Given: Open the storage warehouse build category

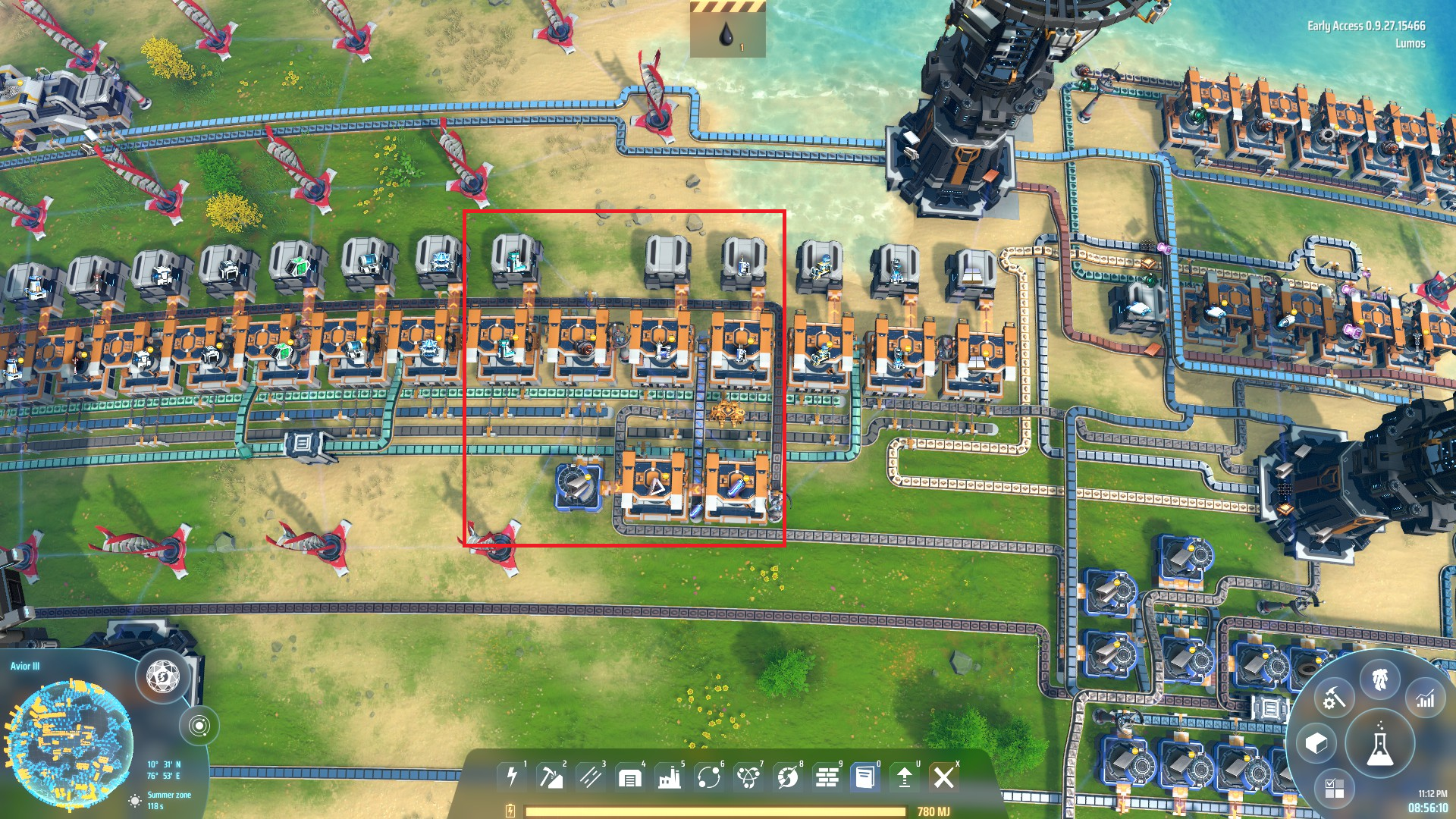Looking at the screenshot, I should [x=630, y=777].
